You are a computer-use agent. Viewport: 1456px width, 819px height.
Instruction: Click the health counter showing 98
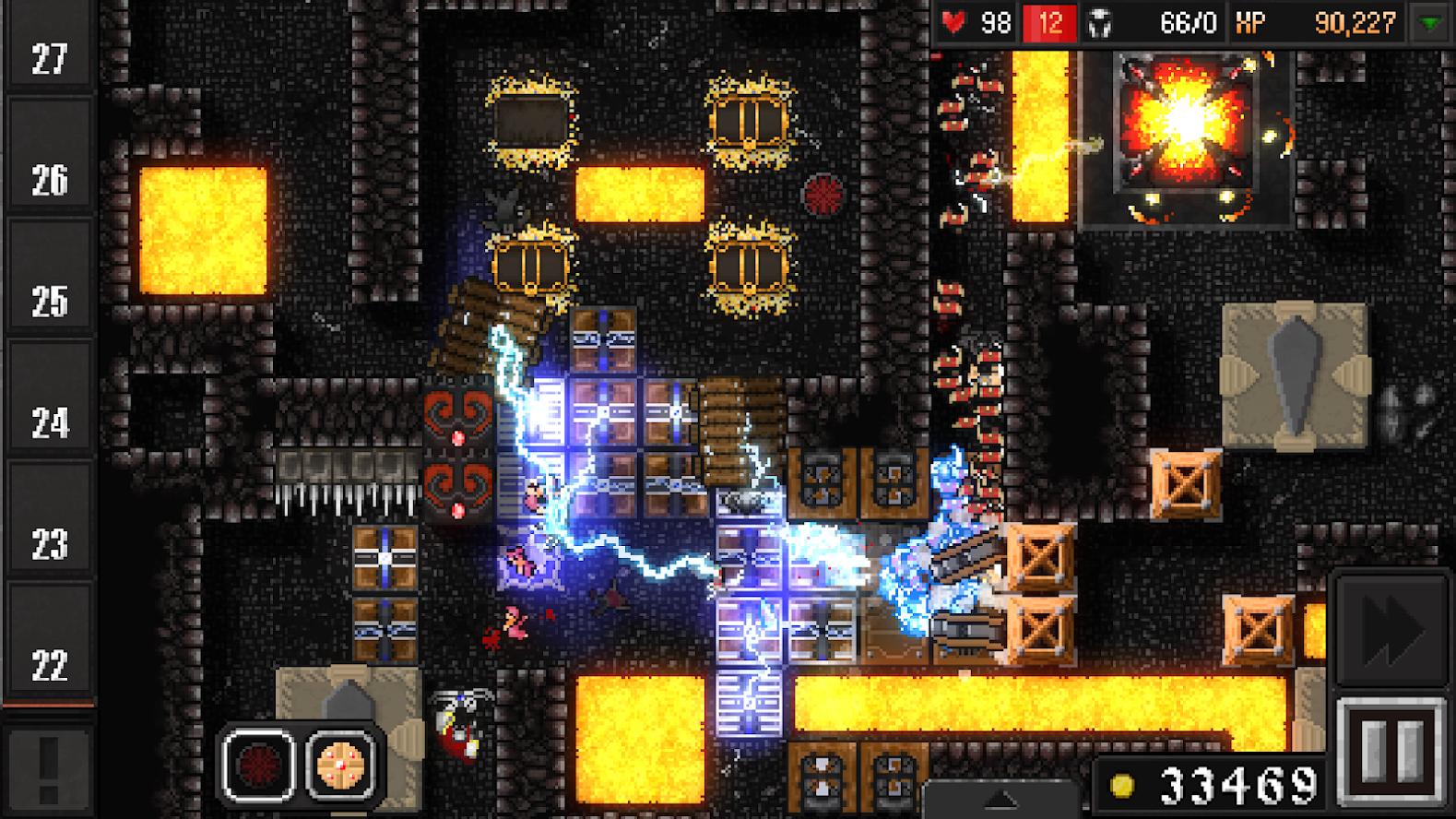(x=998, y=21)
